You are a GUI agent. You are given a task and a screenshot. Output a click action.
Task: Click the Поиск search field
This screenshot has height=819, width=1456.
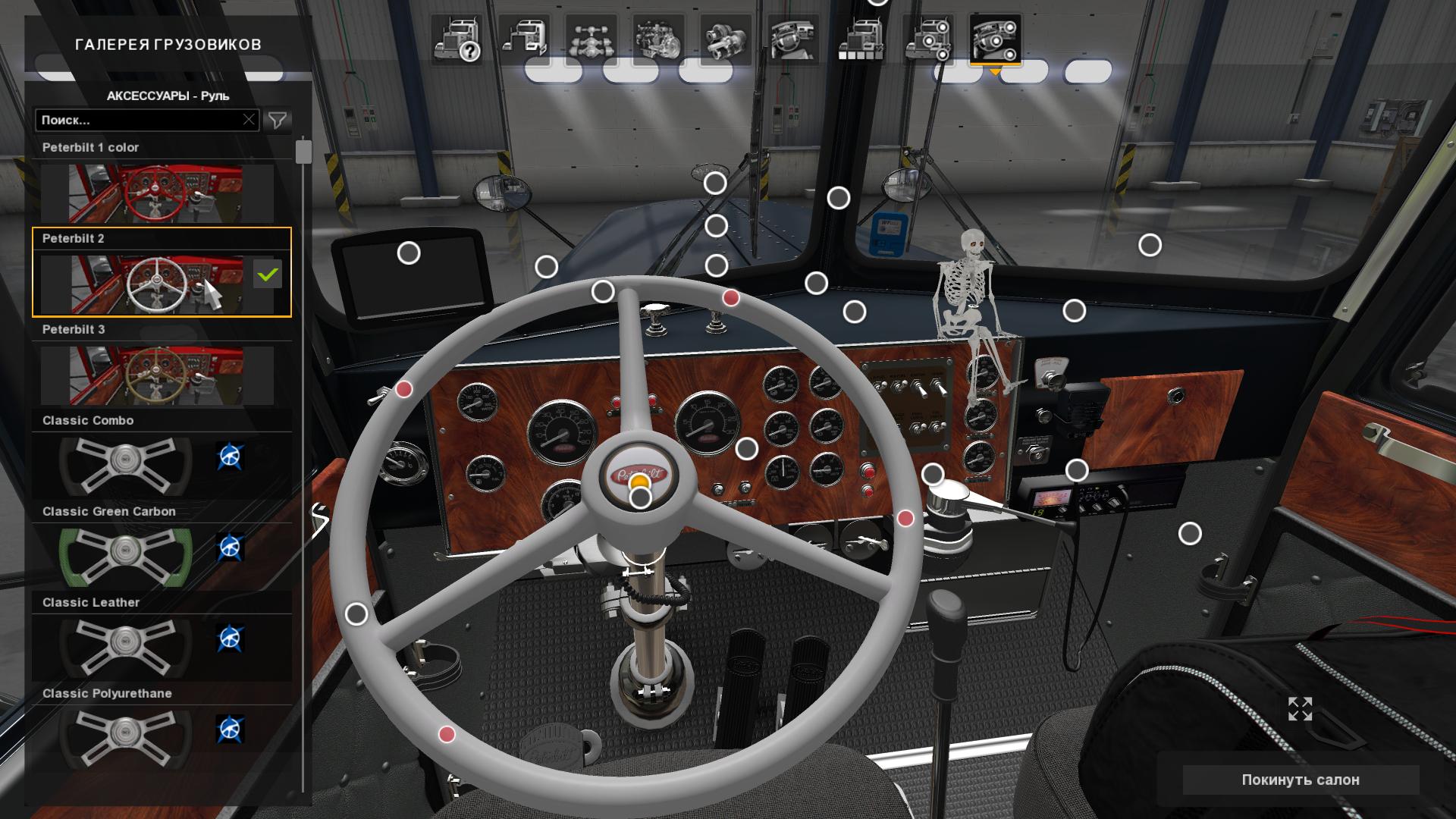(138, 120)
